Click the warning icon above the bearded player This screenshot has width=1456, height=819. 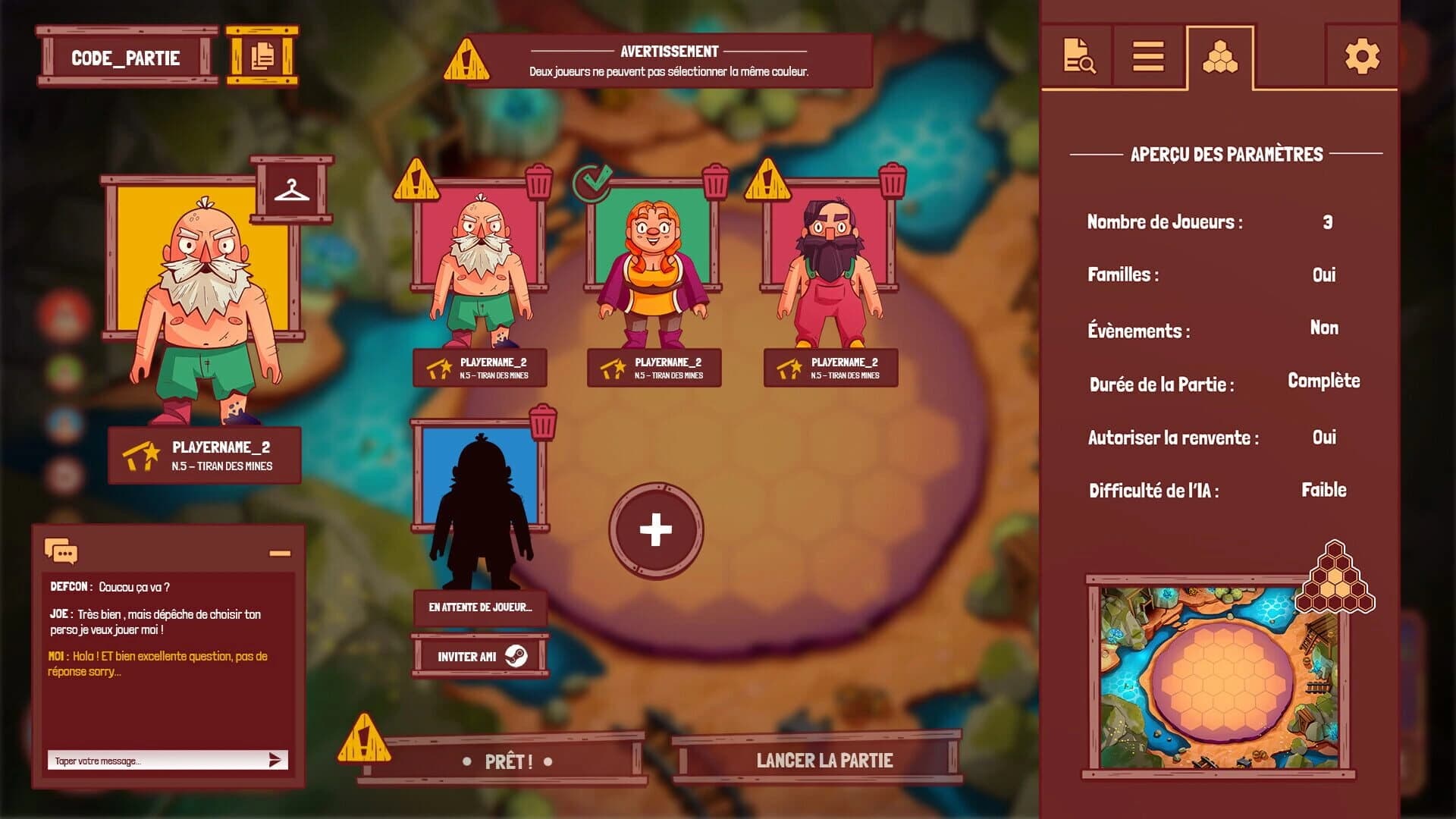(x=416, y=180)
